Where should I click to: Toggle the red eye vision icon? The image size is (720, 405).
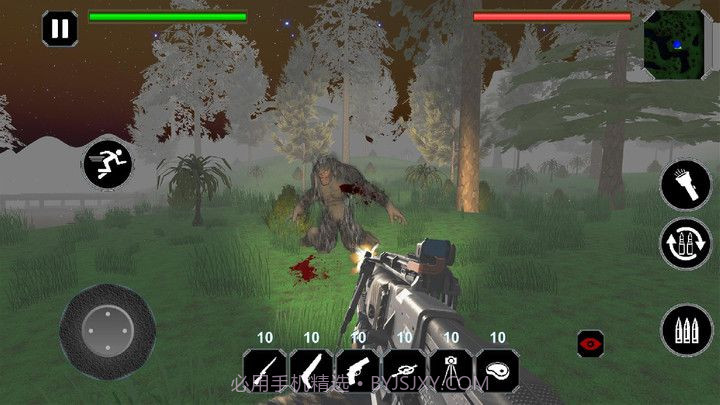pos(591,342)
